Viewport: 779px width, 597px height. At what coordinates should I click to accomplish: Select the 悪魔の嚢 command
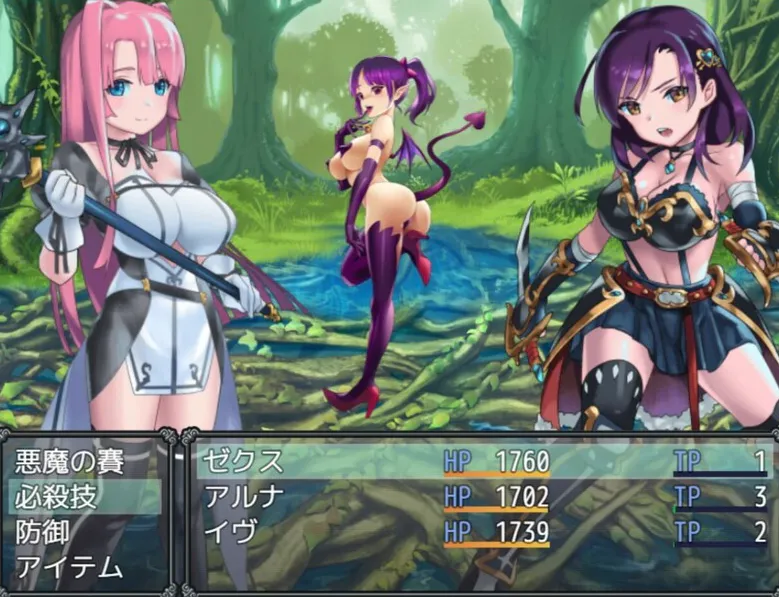click(68, 462)
